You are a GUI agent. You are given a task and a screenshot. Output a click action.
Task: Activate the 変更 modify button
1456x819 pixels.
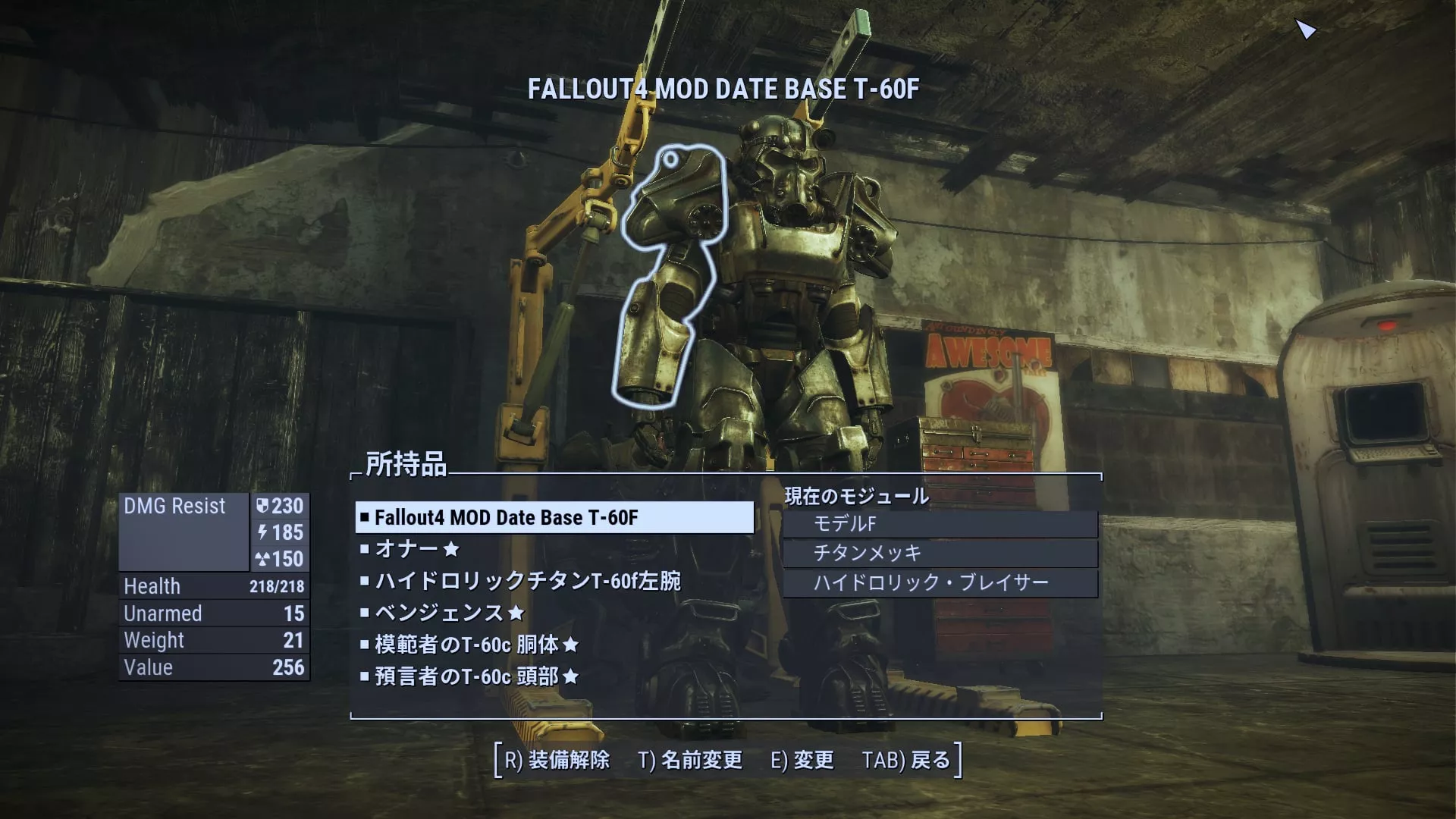[802, 760]
